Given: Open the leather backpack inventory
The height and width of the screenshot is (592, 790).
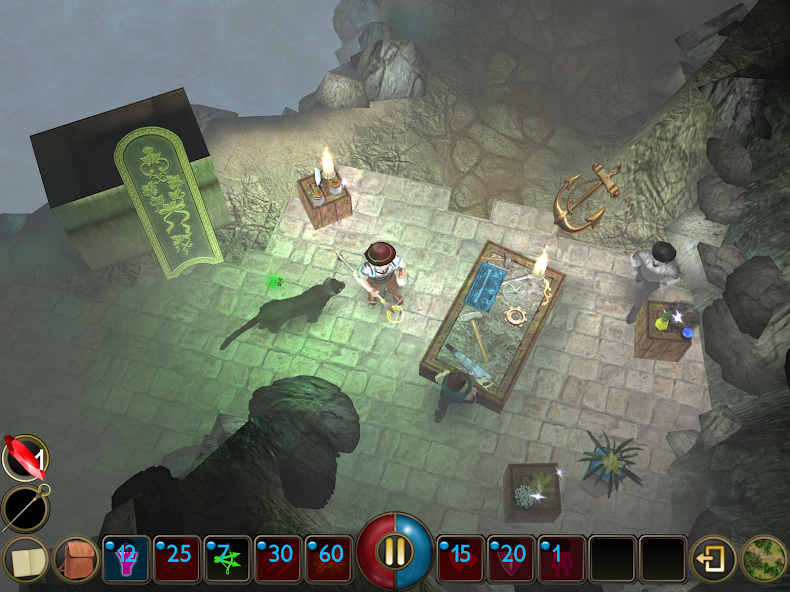Looking at the screenshot, I should (x=75, y=559).
